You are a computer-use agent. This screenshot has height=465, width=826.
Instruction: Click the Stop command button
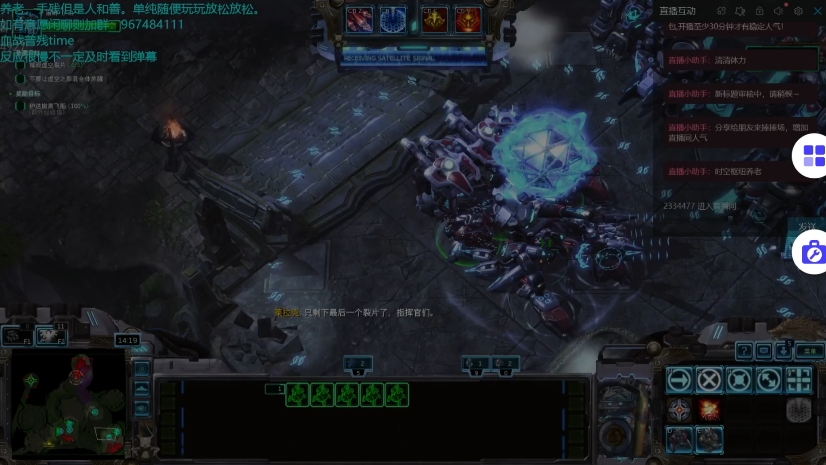[x=709, y=379]
